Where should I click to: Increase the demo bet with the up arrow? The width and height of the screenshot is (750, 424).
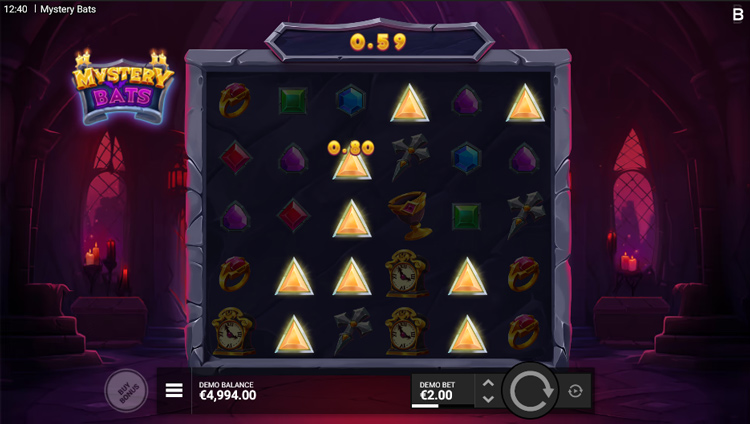click(488, 383)
